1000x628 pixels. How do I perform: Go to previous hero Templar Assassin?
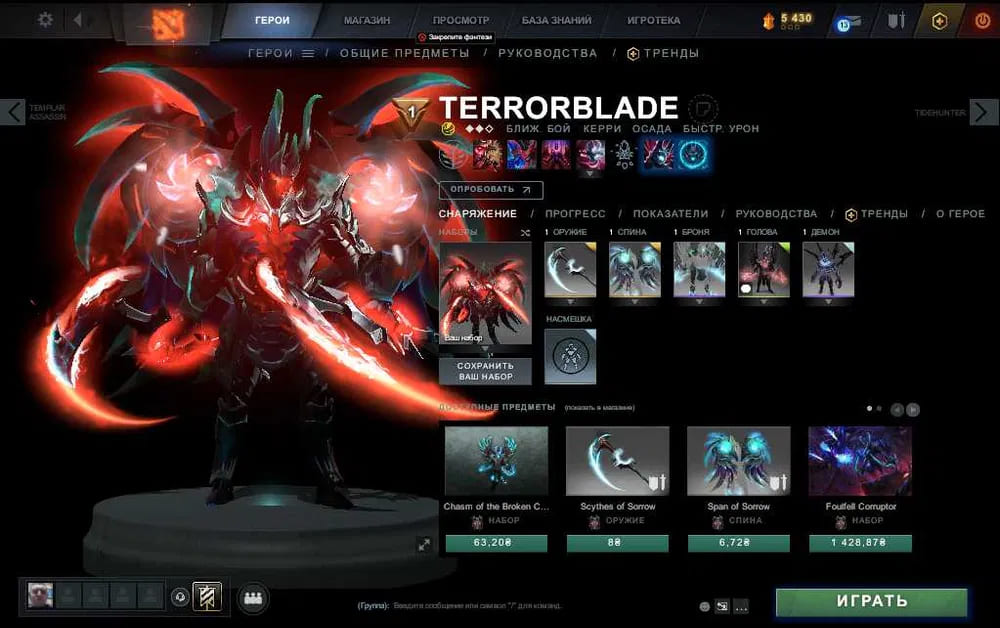13,112
